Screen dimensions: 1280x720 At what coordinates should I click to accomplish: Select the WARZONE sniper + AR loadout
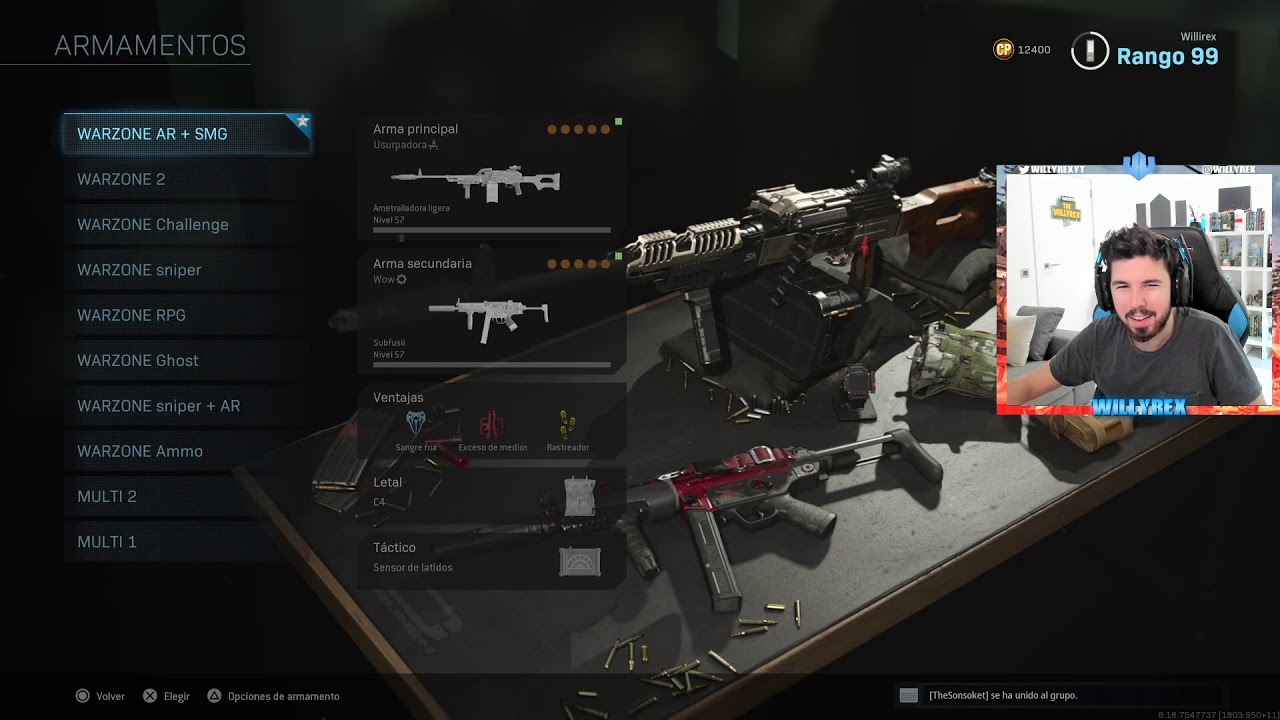(x=187, y=406)
